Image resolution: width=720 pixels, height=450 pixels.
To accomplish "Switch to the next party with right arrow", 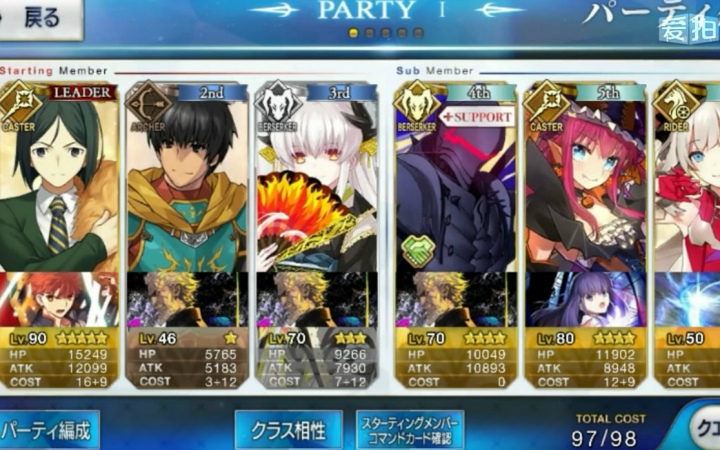I will [x=499, y=10].
